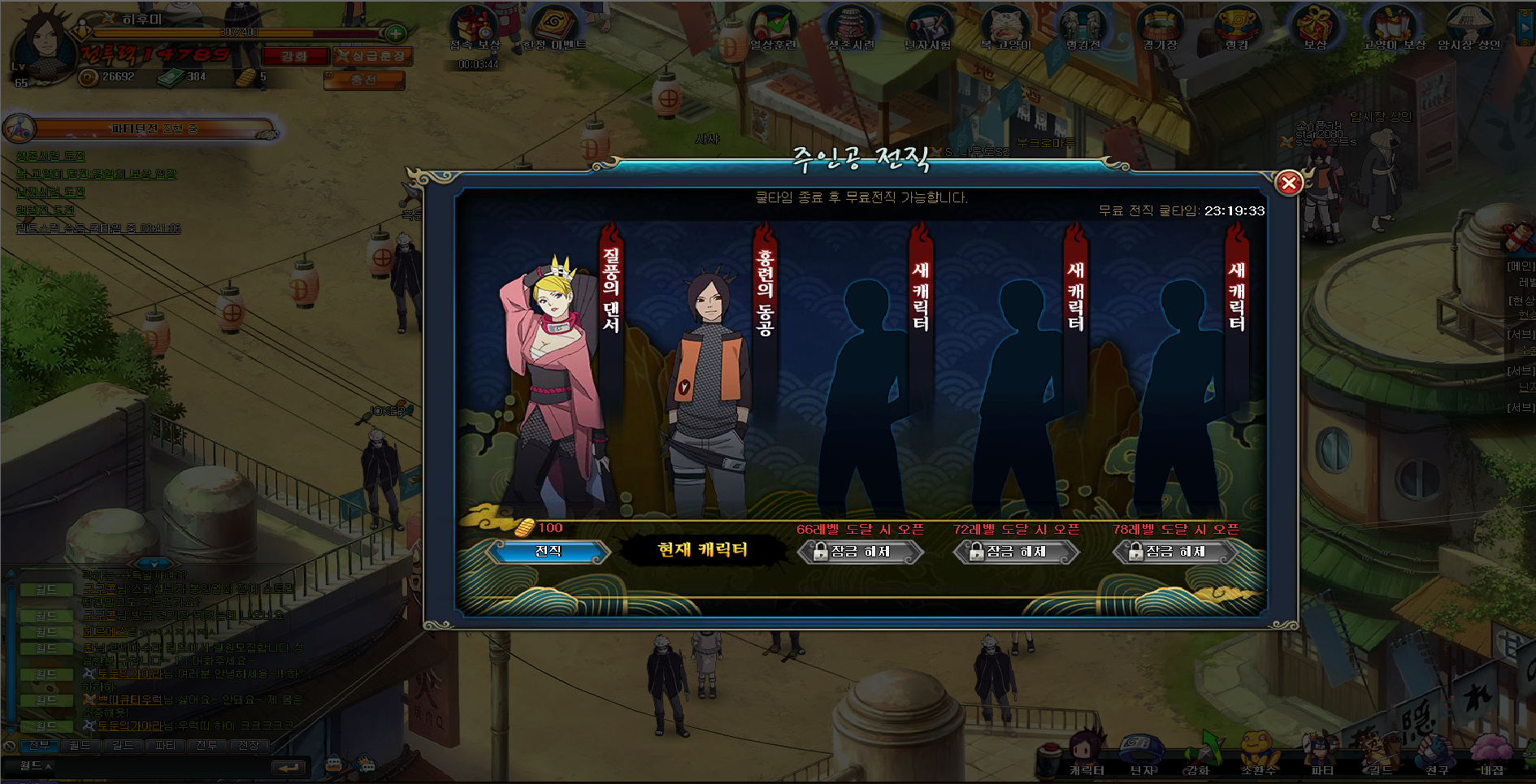Unlock the level 78 character slot
The image size is (1536, 784).
[x=1175, y=552]
